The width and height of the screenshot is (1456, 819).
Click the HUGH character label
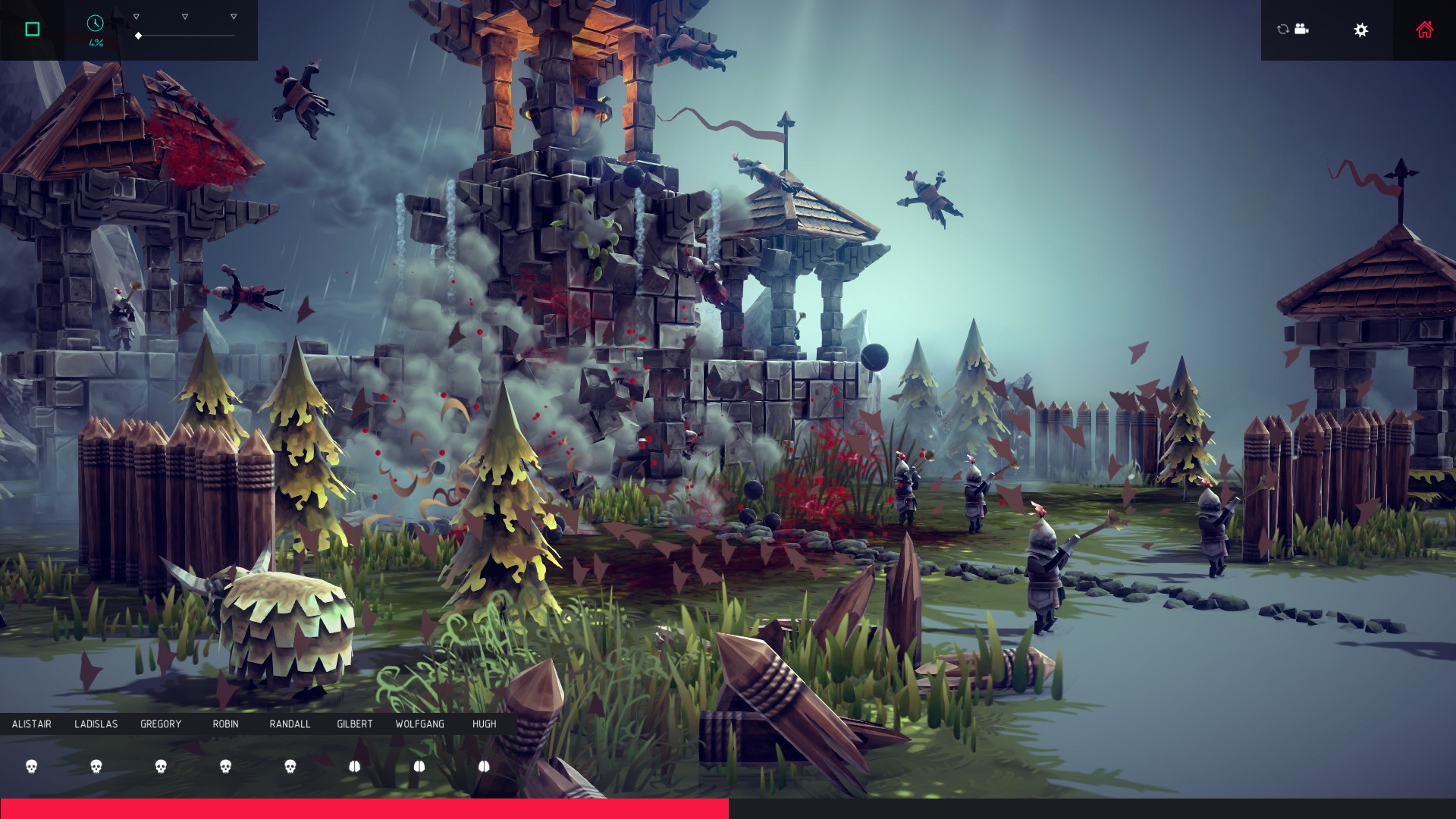click(485, 724)
